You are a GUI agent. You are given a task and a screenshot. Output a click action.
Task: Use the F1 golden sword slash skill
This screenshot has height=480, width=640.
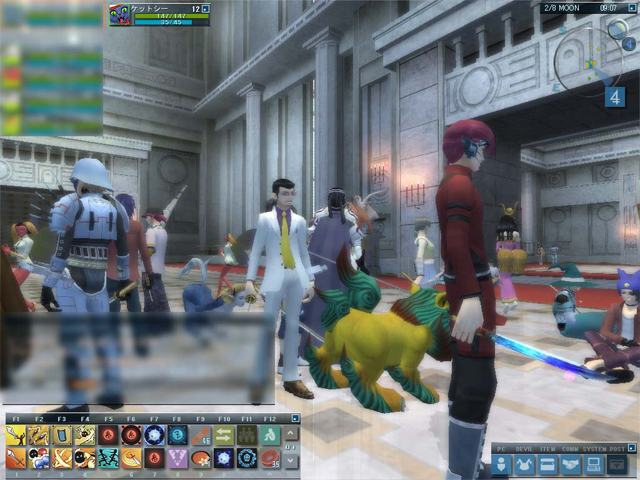click(x=16, y=435)
